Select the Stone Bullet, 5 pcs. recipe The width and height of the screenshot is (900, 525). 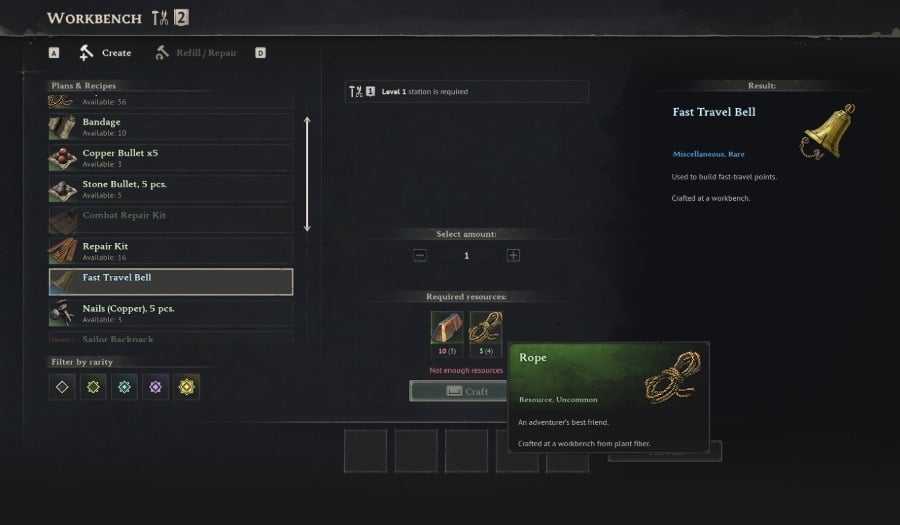point(170,189)
